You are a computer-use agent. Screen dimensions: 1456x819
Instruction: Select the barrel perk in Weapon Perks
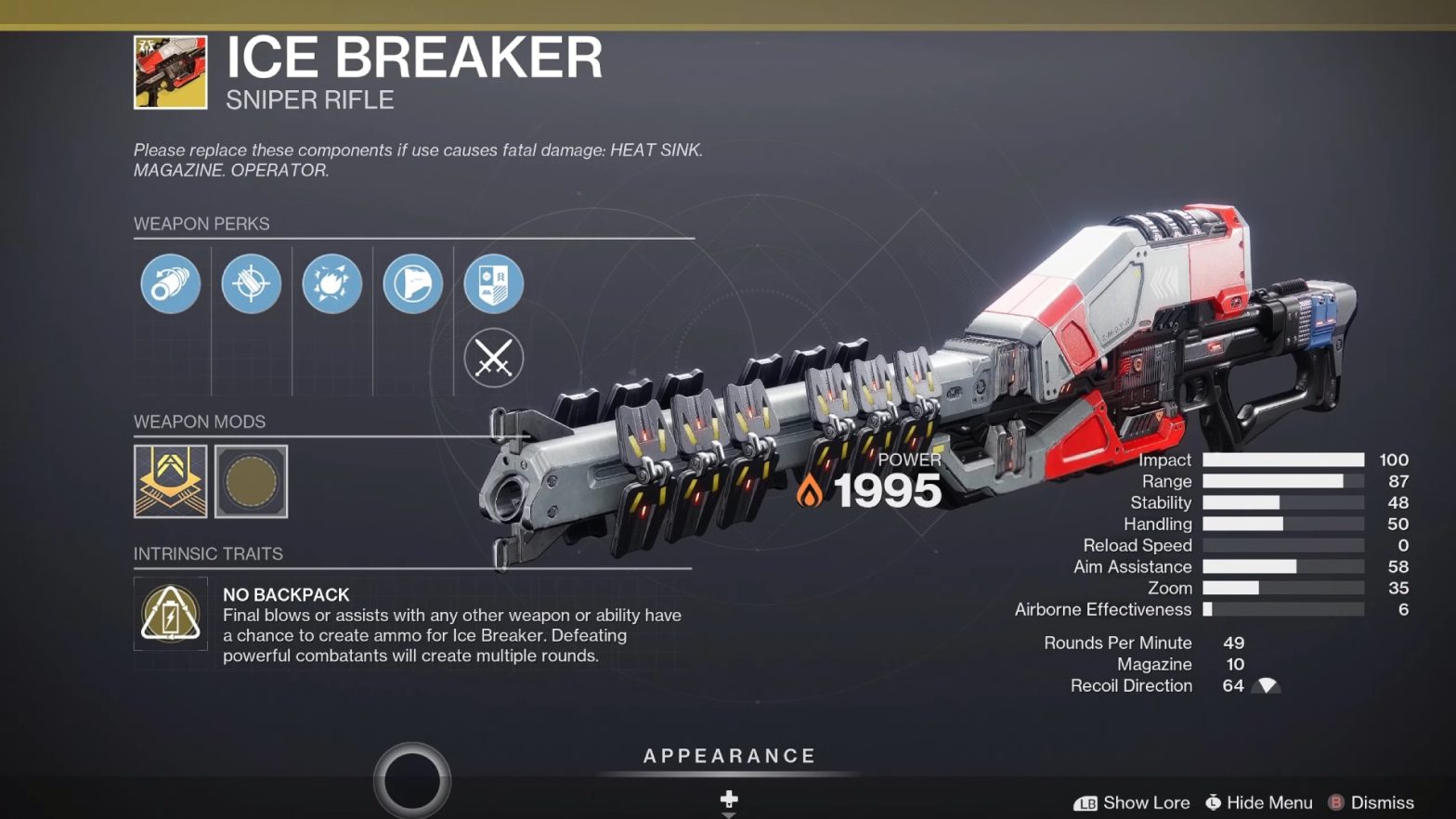170,284
